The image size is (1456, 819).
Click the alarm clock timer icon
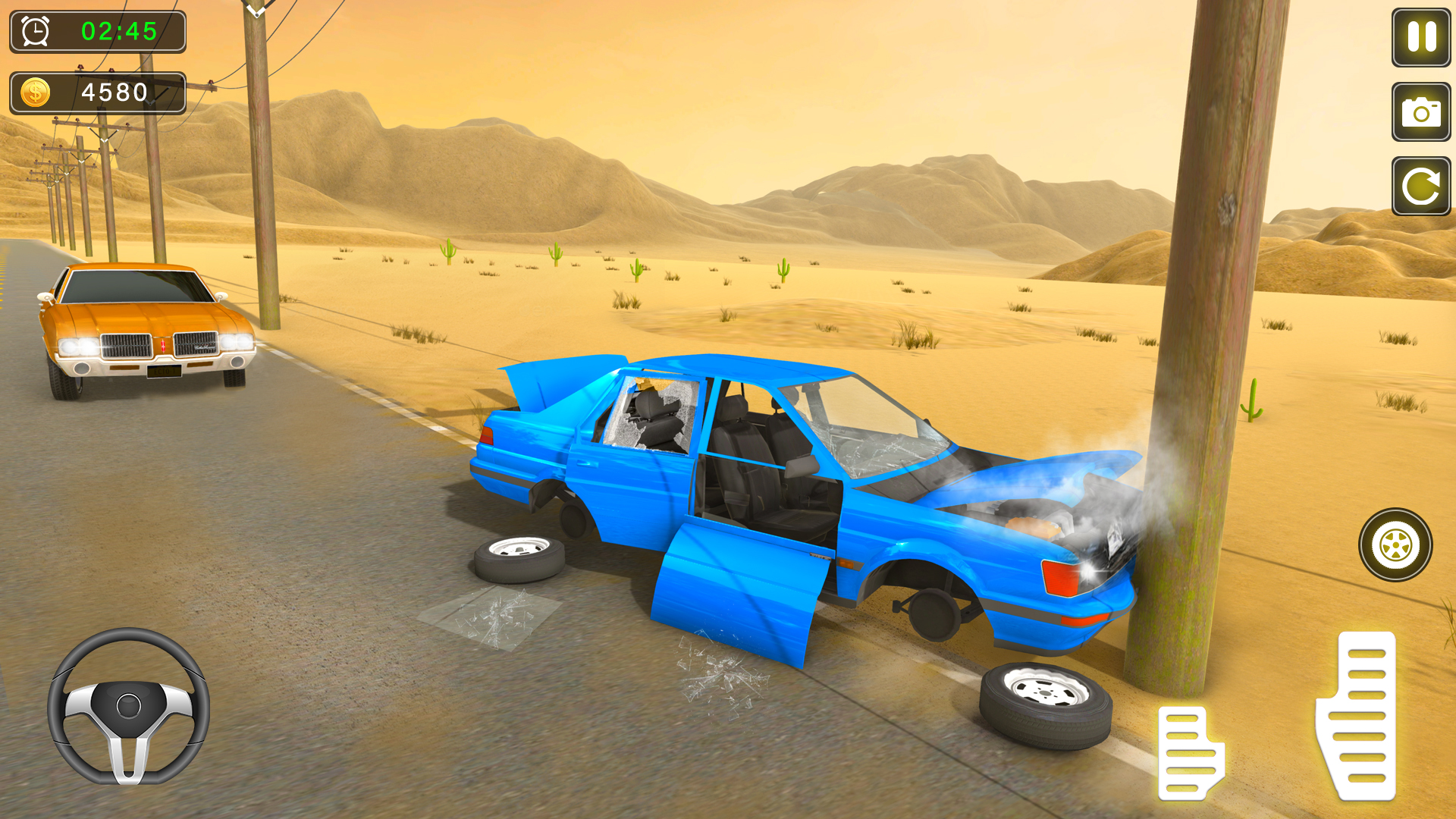(x=33, y=32)
